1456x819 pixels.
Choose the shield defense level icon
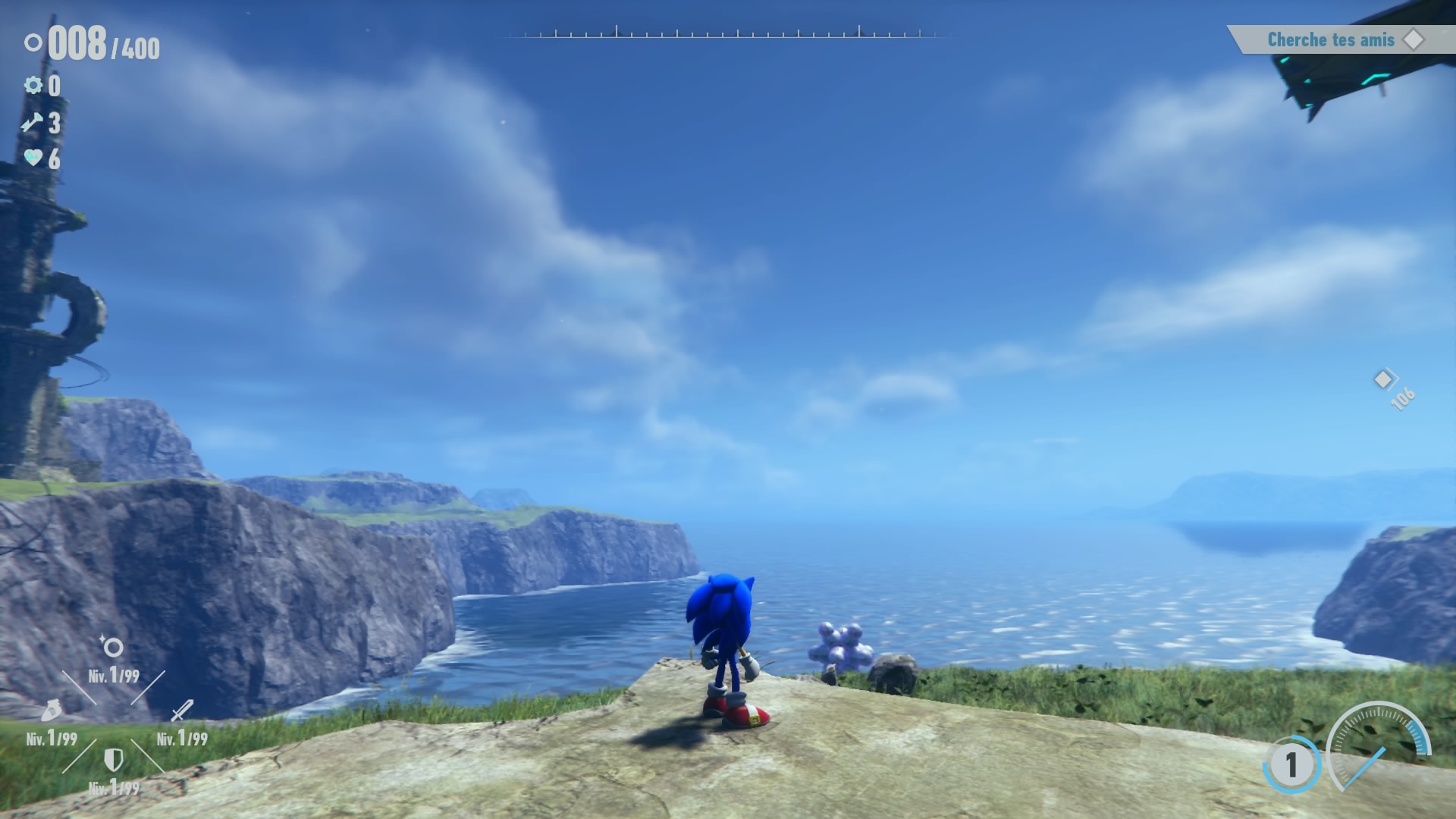pos(114,759)
